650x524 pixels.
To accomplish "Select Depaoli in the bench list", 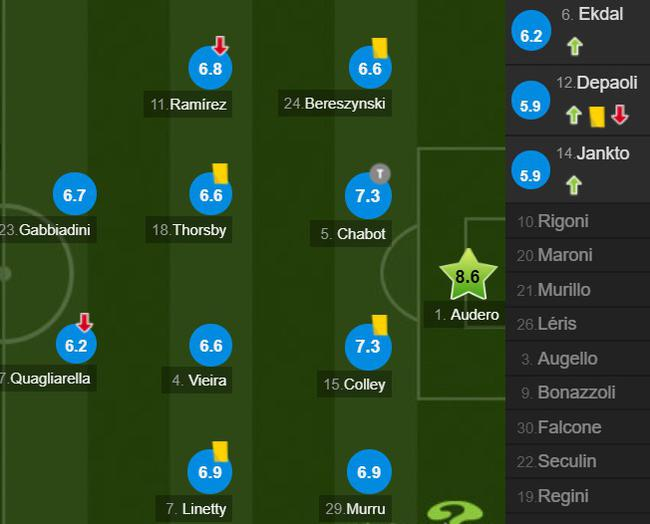I will point(579,100).
